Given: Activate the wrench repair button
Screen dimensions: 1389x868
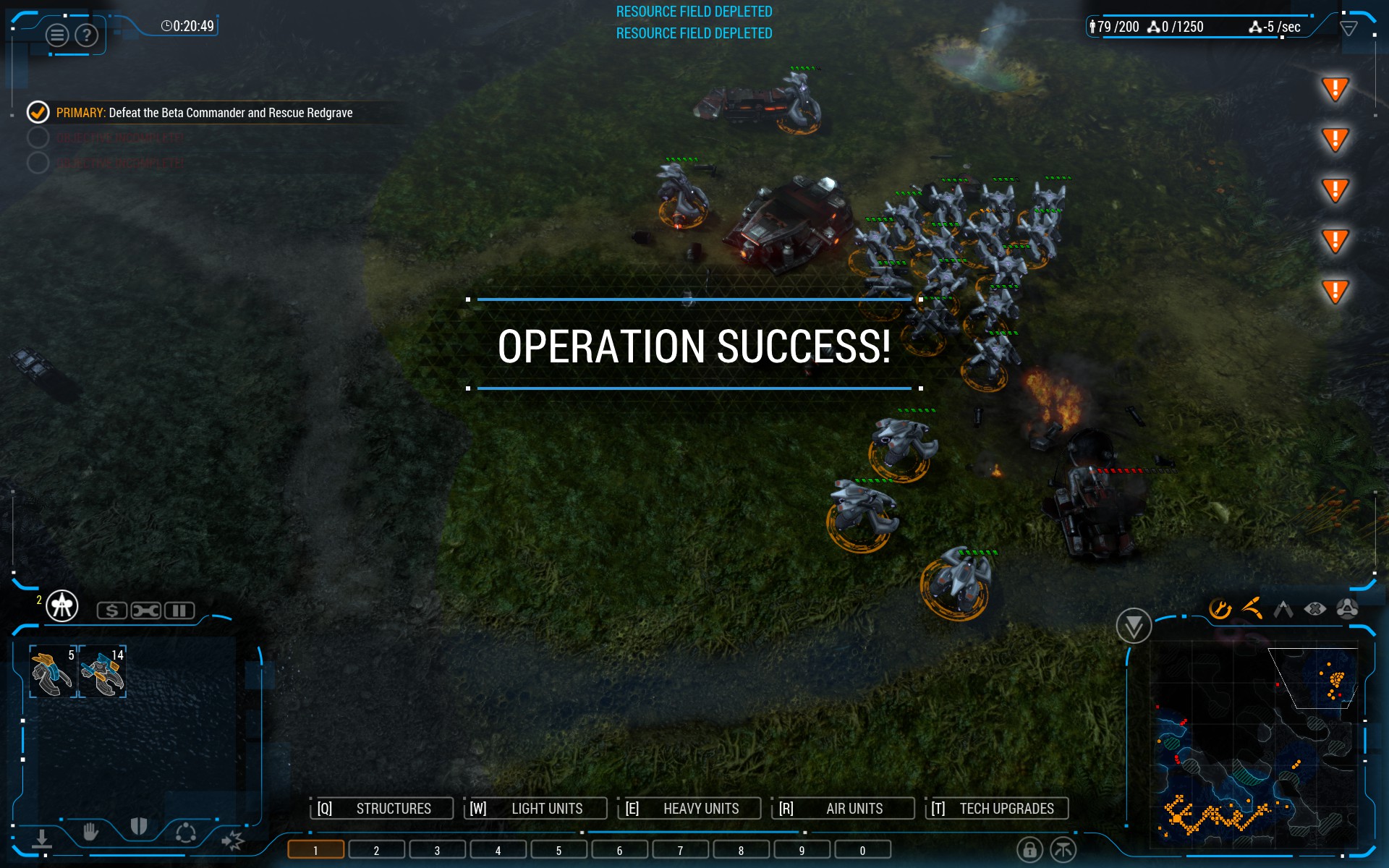Looking at the screenshot, I should tap(145, 610).
